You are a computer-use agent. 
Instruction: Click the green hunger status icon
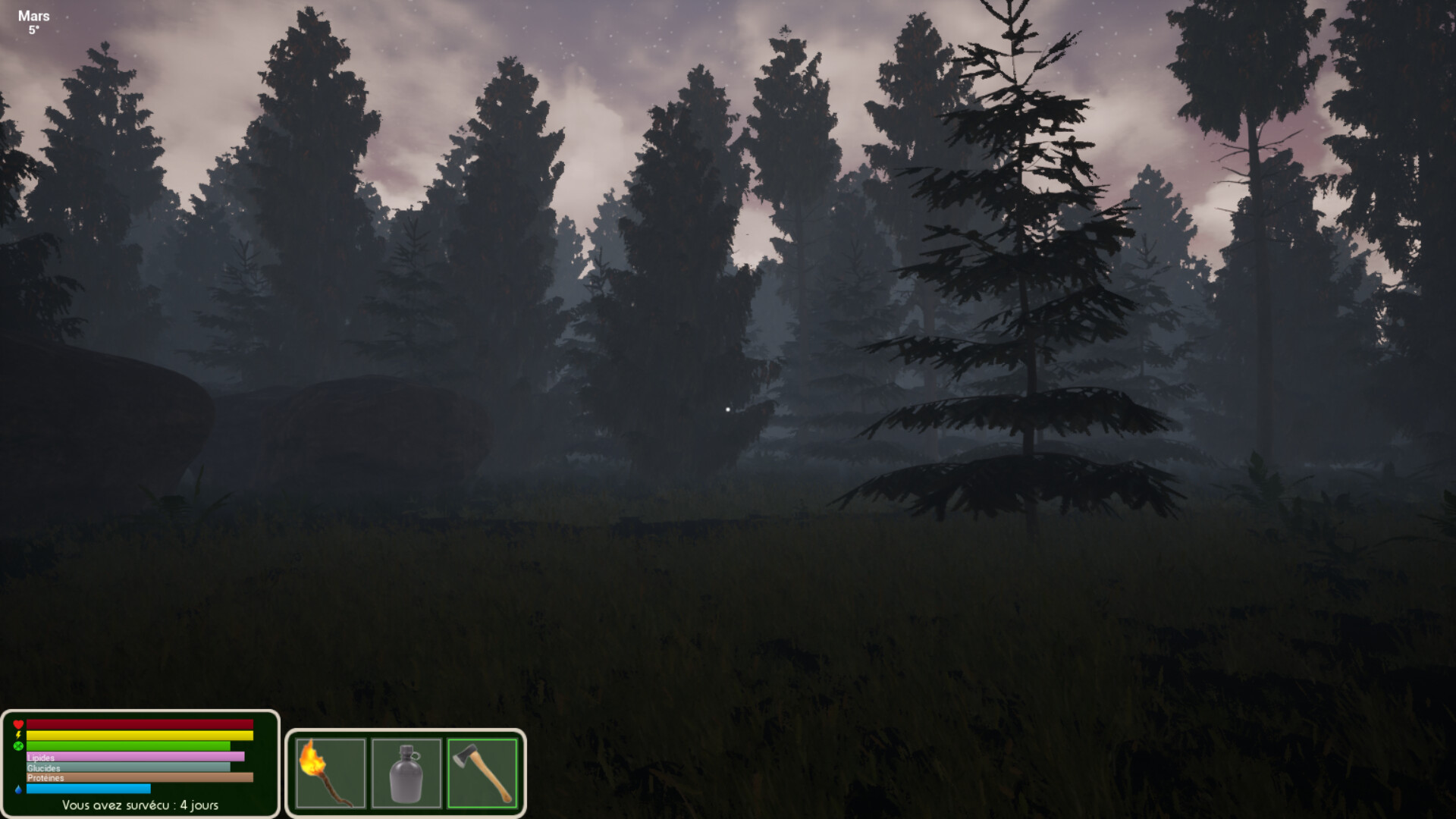point(18,746)
